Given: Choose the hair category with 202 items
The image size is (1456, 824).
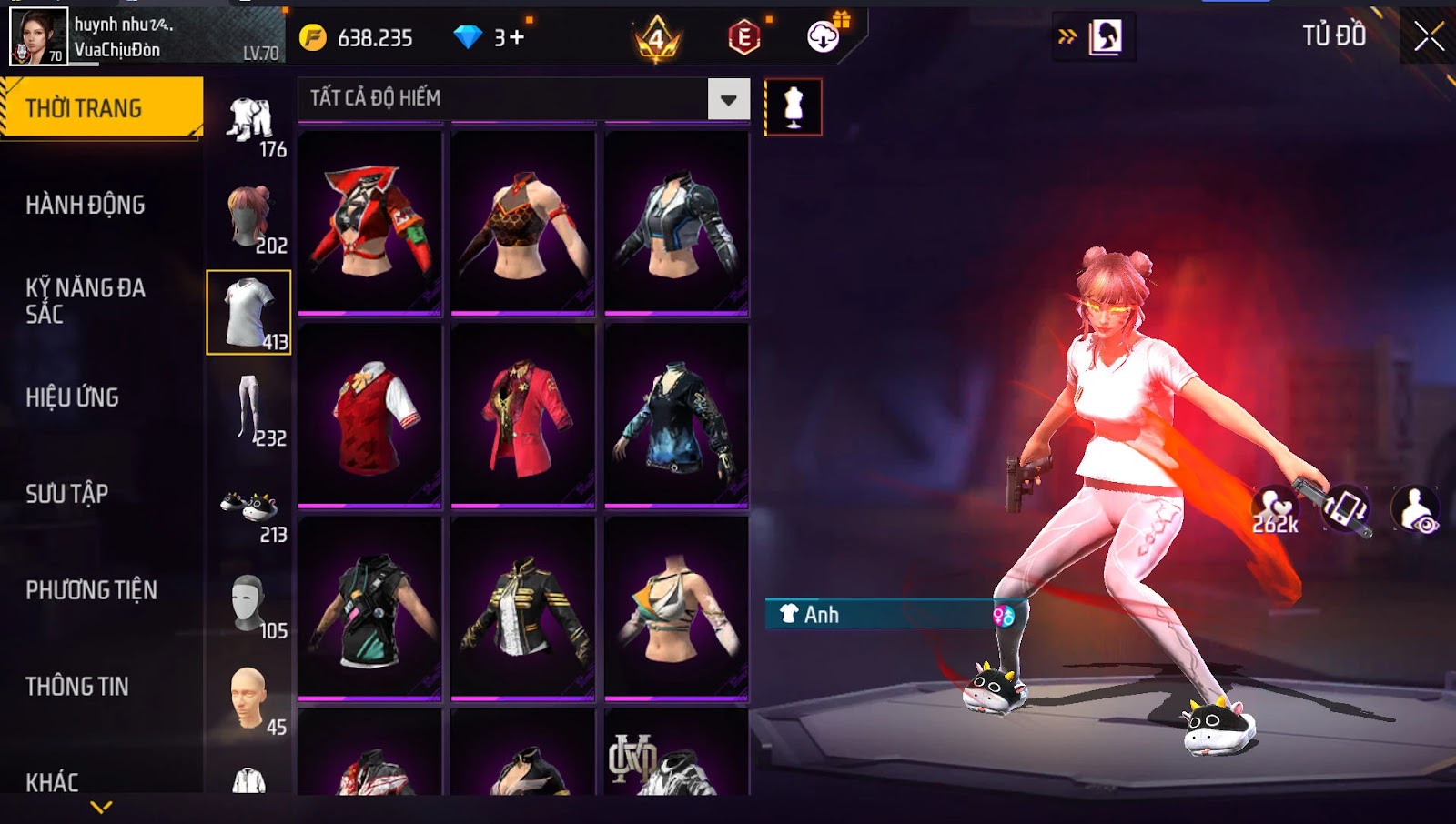Looking at the screenshot, I should [x=249, y=218].
